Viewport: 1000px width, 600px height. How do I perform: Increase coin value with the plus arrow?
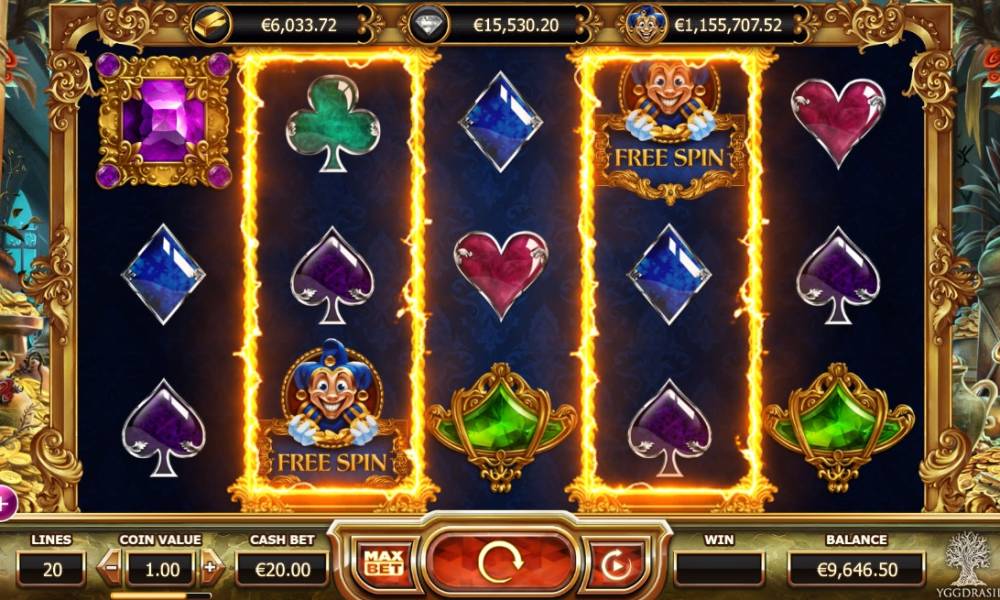pos(209,568)
